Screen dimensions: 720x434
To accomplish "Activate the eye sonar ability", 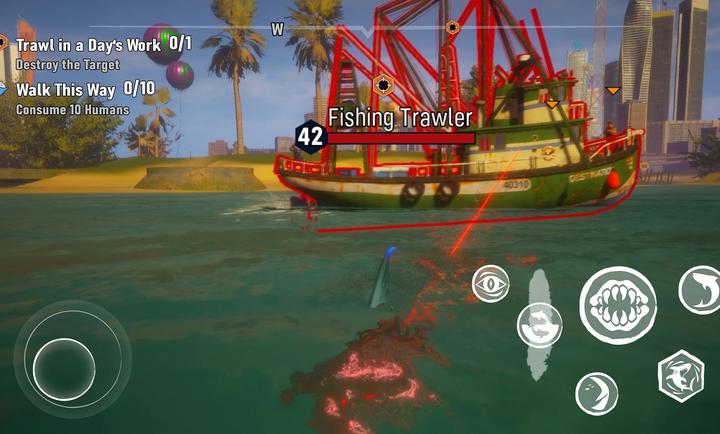I will pos(490,283).
